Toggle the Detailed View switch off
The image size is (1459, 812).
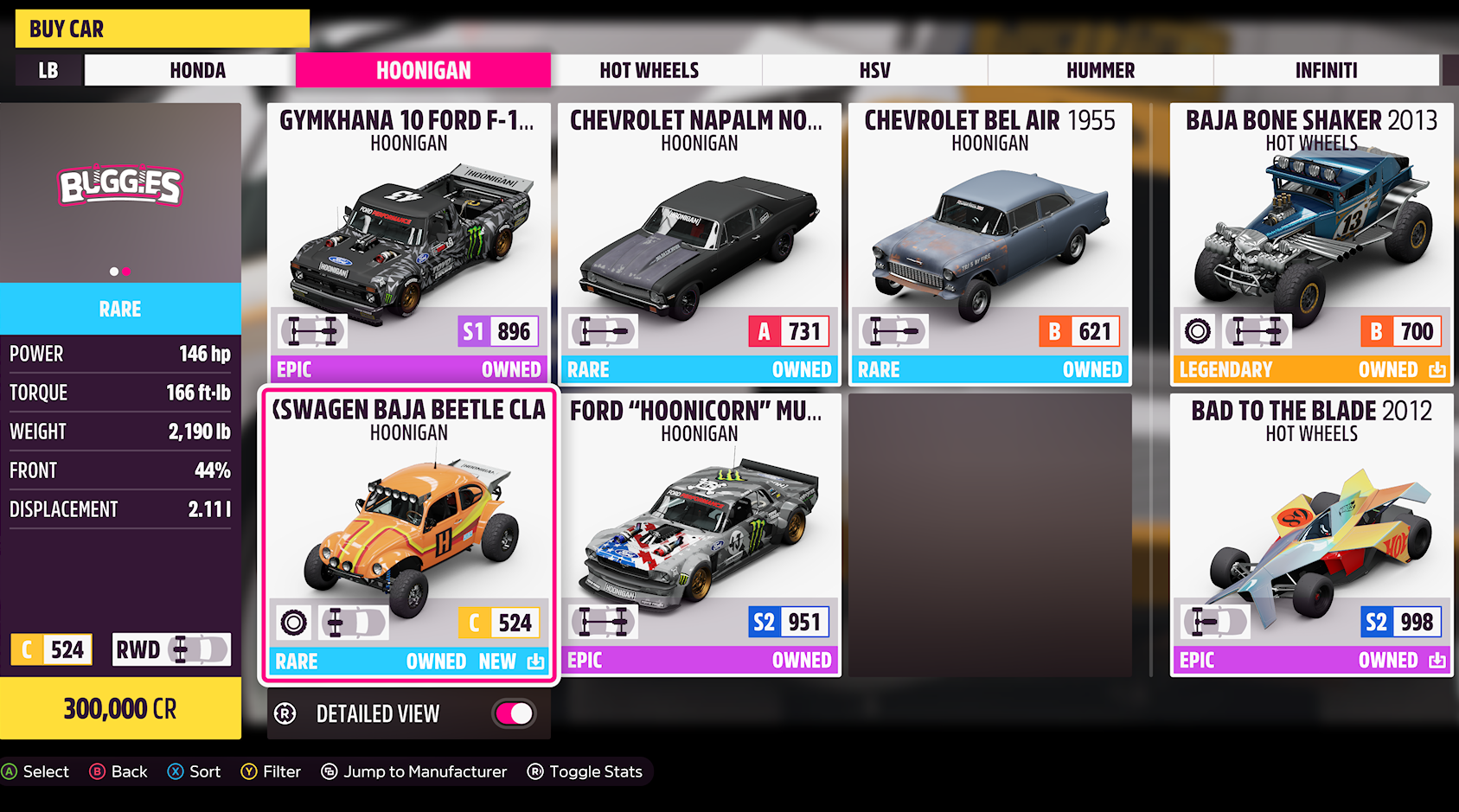pos(511,713)
